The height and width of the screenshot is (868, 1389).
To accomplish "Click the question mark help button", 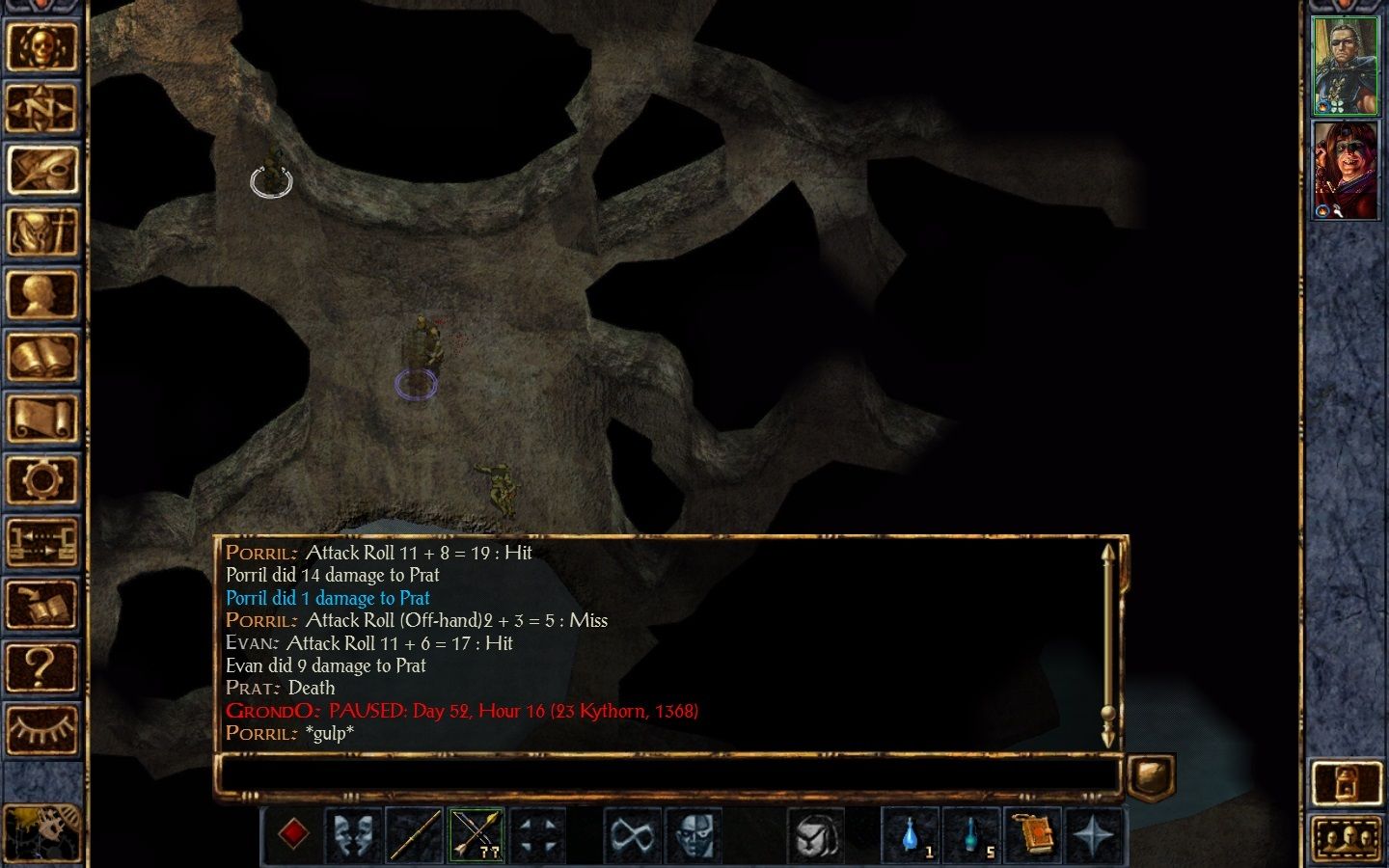I will pos(41,665).
